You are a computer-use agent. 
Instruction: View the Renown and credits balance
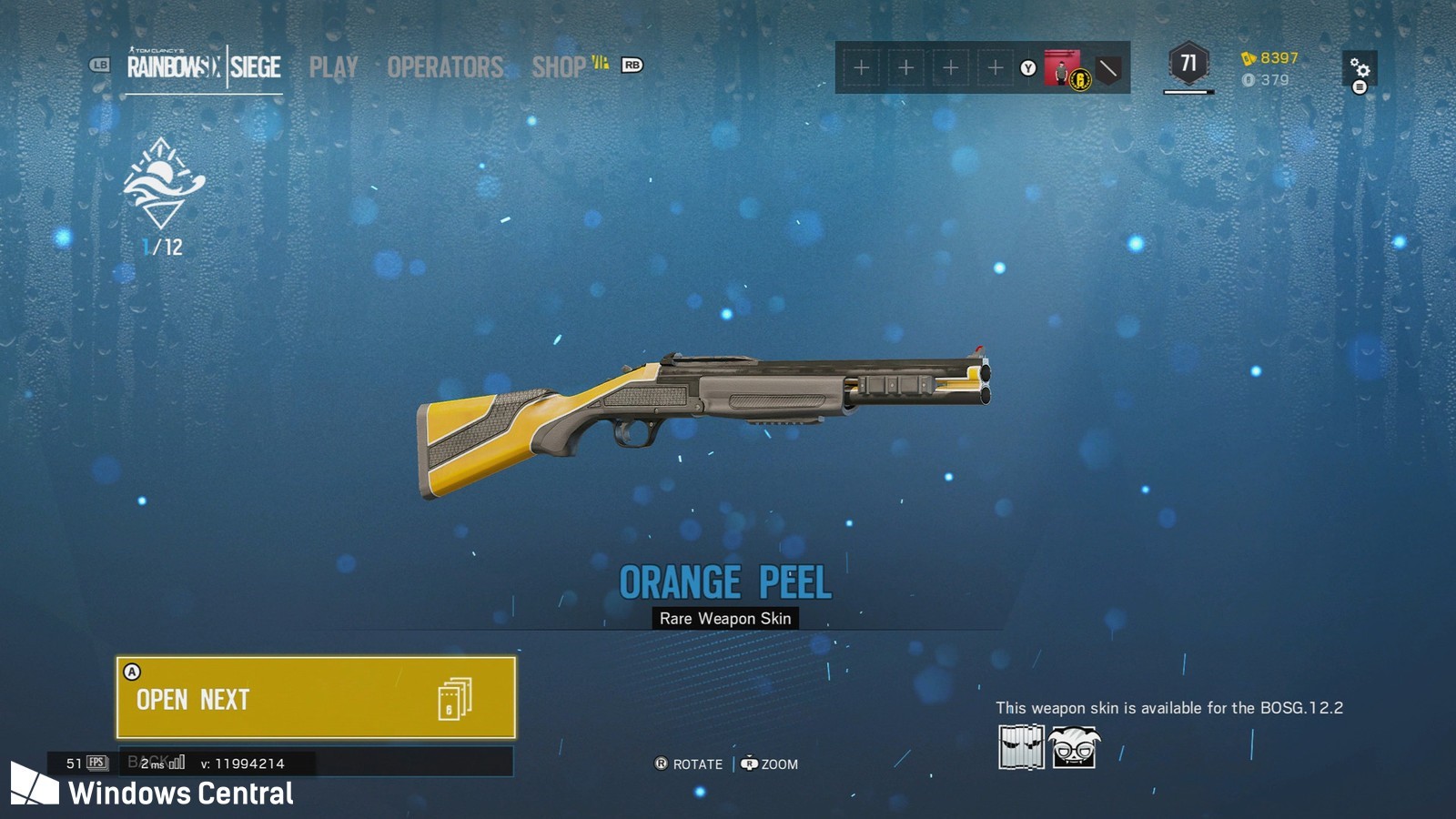[1269, 68]
